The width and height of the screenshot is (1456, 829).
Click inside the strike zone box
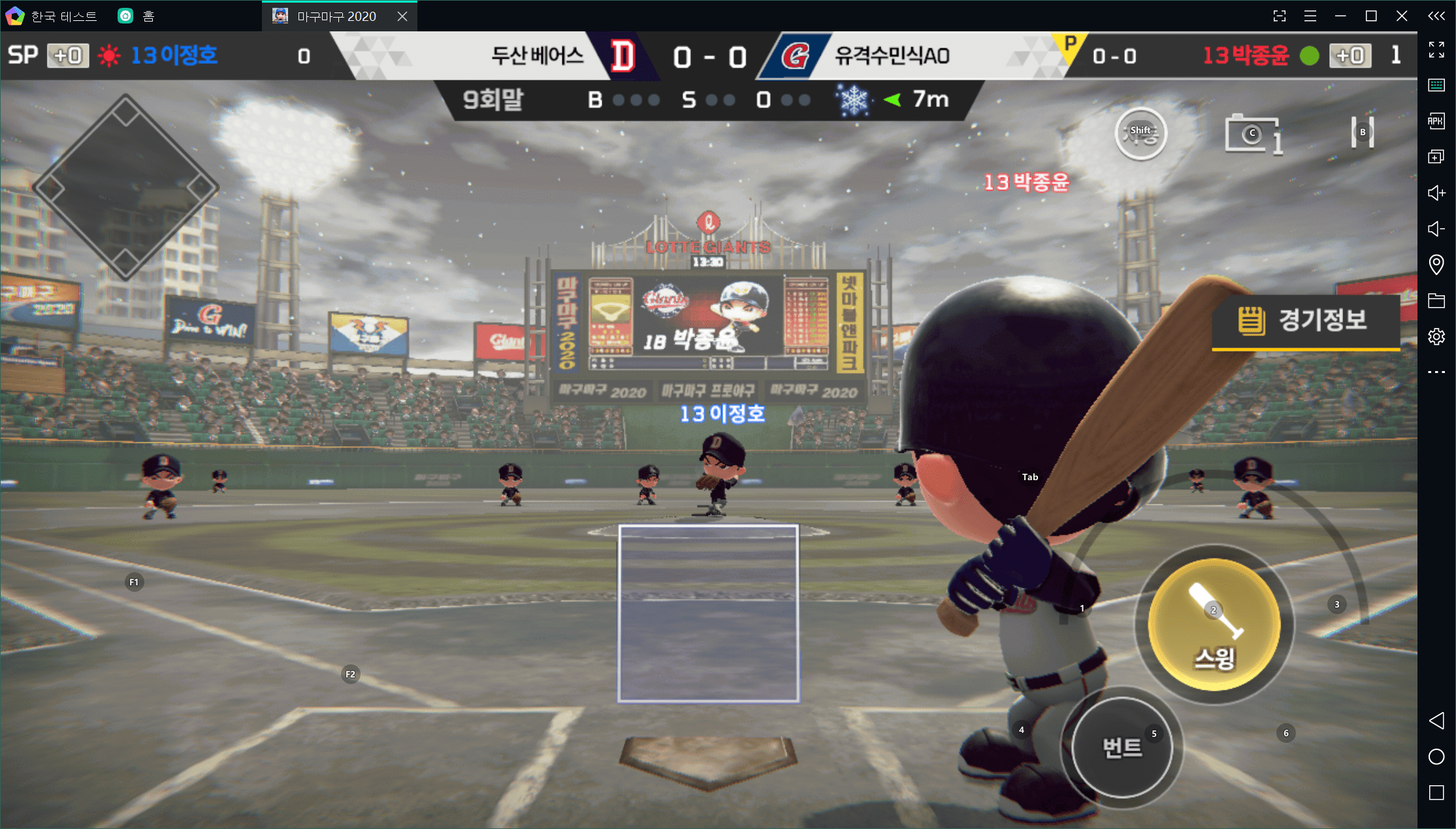708,613
